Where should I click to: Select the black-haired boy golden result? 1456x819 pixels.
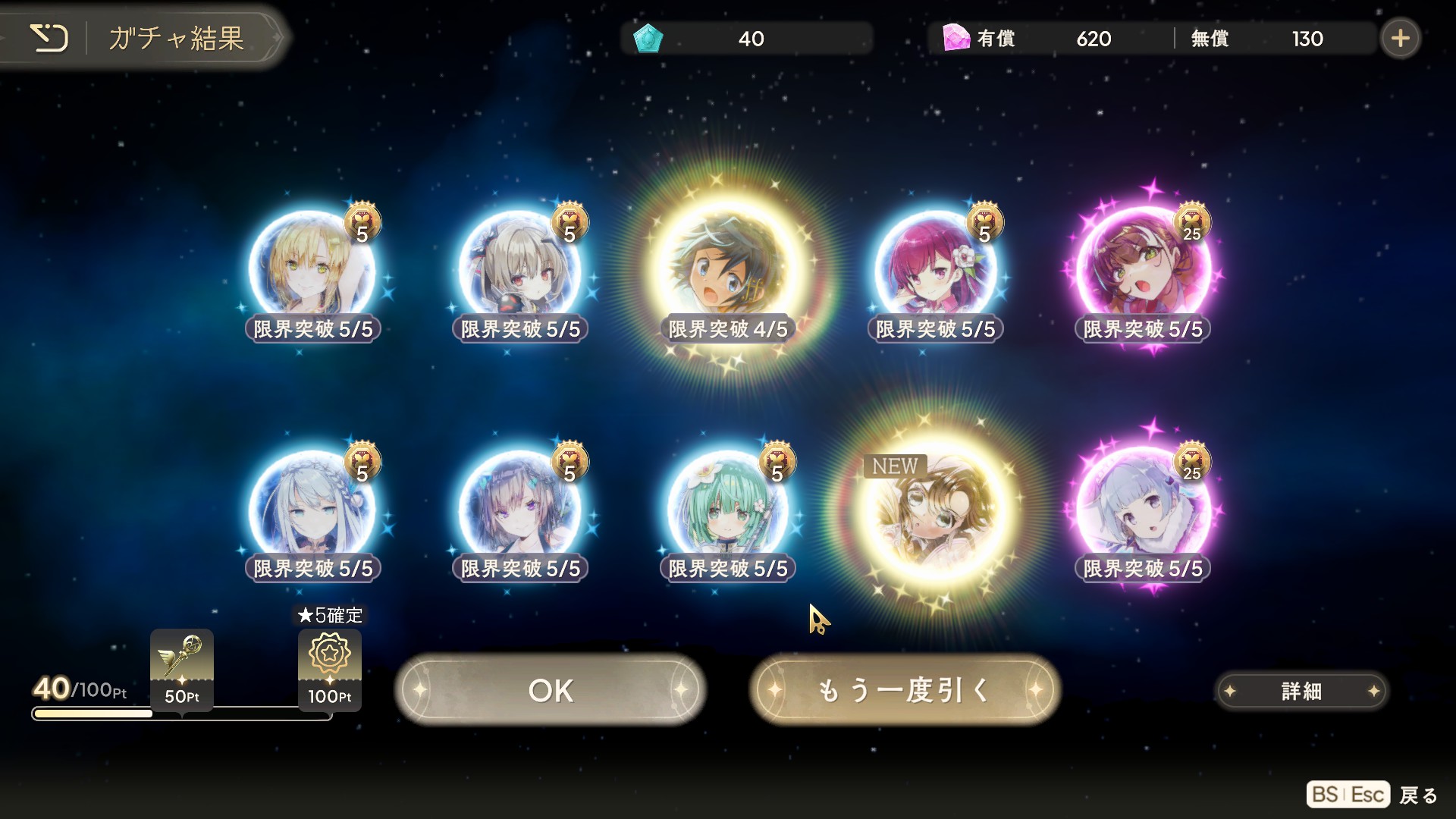point(726,269)
